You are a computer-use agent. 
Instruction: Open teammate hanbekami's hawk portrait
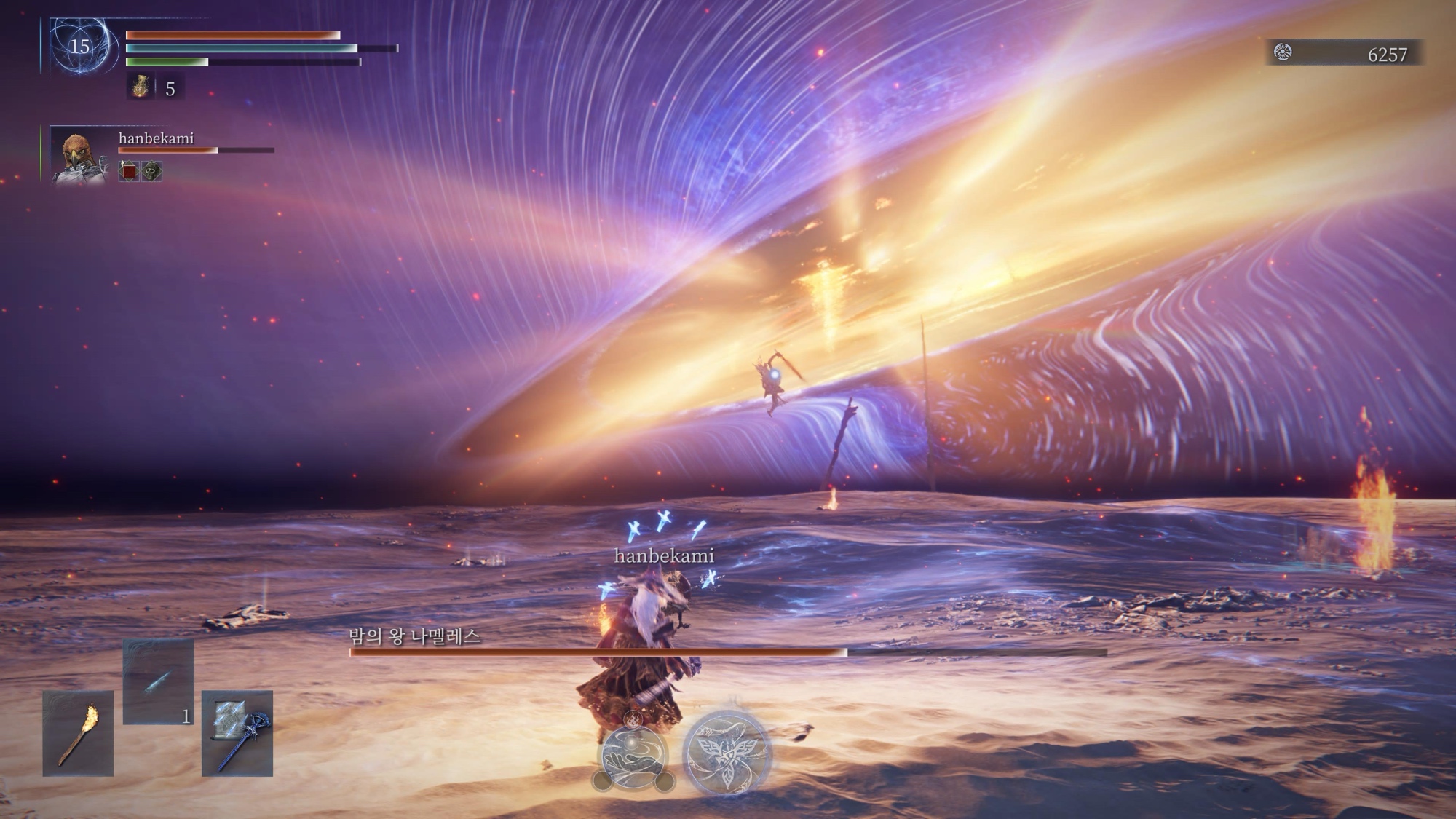(x=79, y=156)
